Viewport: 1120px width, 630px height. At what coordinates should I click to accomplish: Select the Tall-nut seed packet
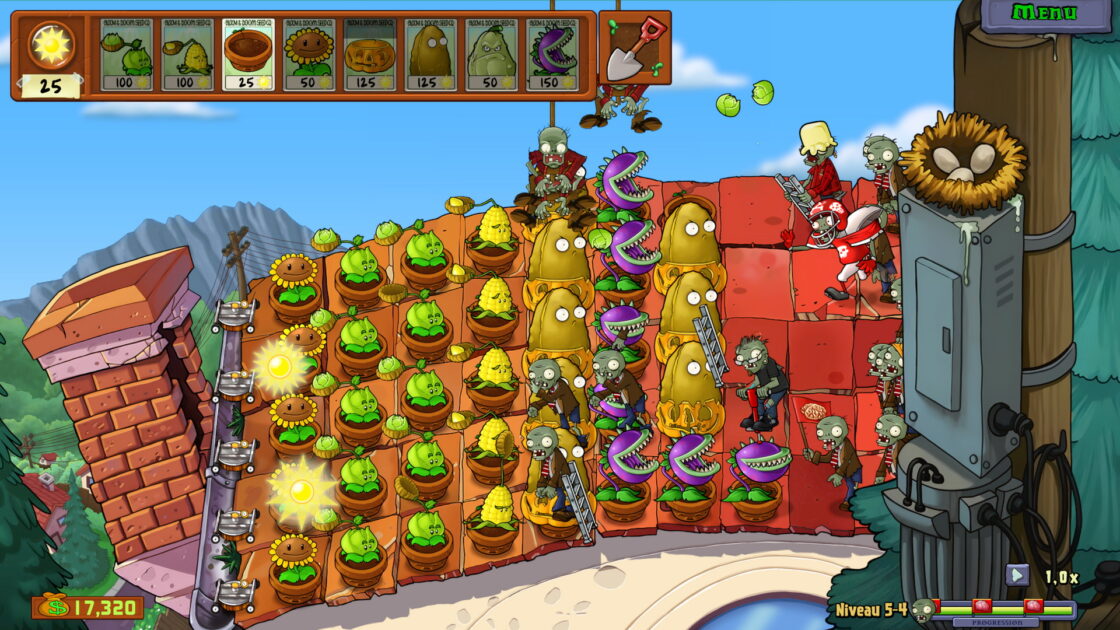(431, 55)
